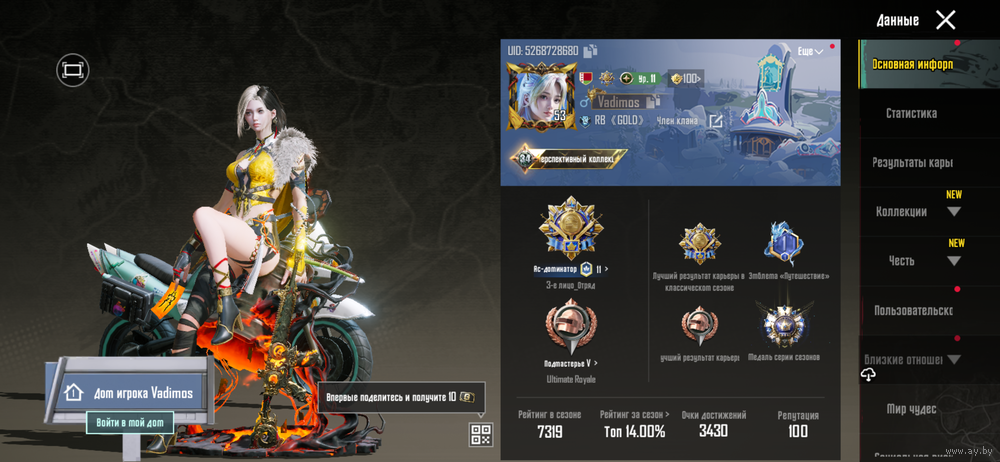Image resolution: width=1000 pixels, height=462 pixels.
Task: Enter home via Войти в мой дом
Action: [x=129, y=423]
